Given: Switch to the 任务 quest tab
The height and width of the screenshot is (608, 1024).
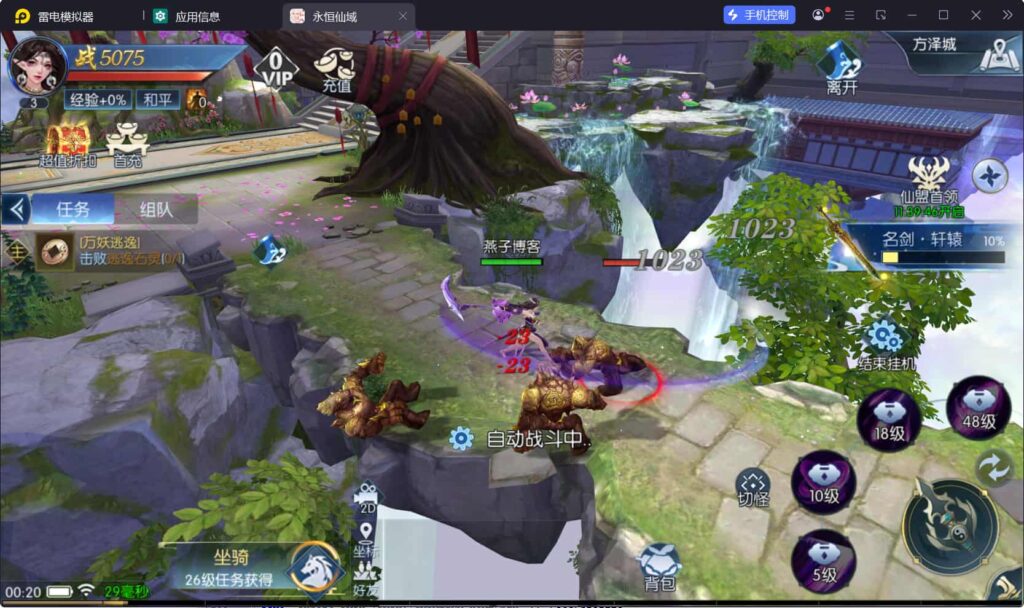Looking at the screenshot, I should (x=72, y=209).
